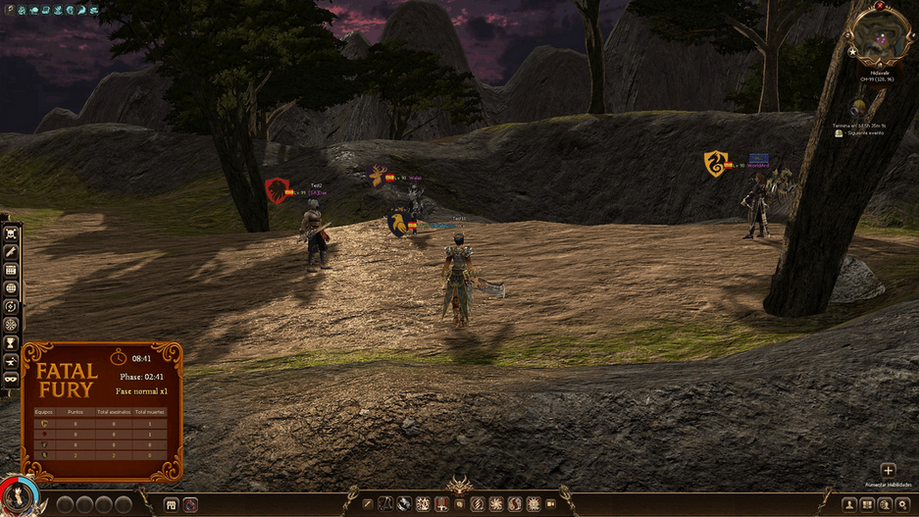The height and width of the screenshot is (517, 919).
Task: Click the plus button above Aumentar Habilidades
Action: pos(887,470)
